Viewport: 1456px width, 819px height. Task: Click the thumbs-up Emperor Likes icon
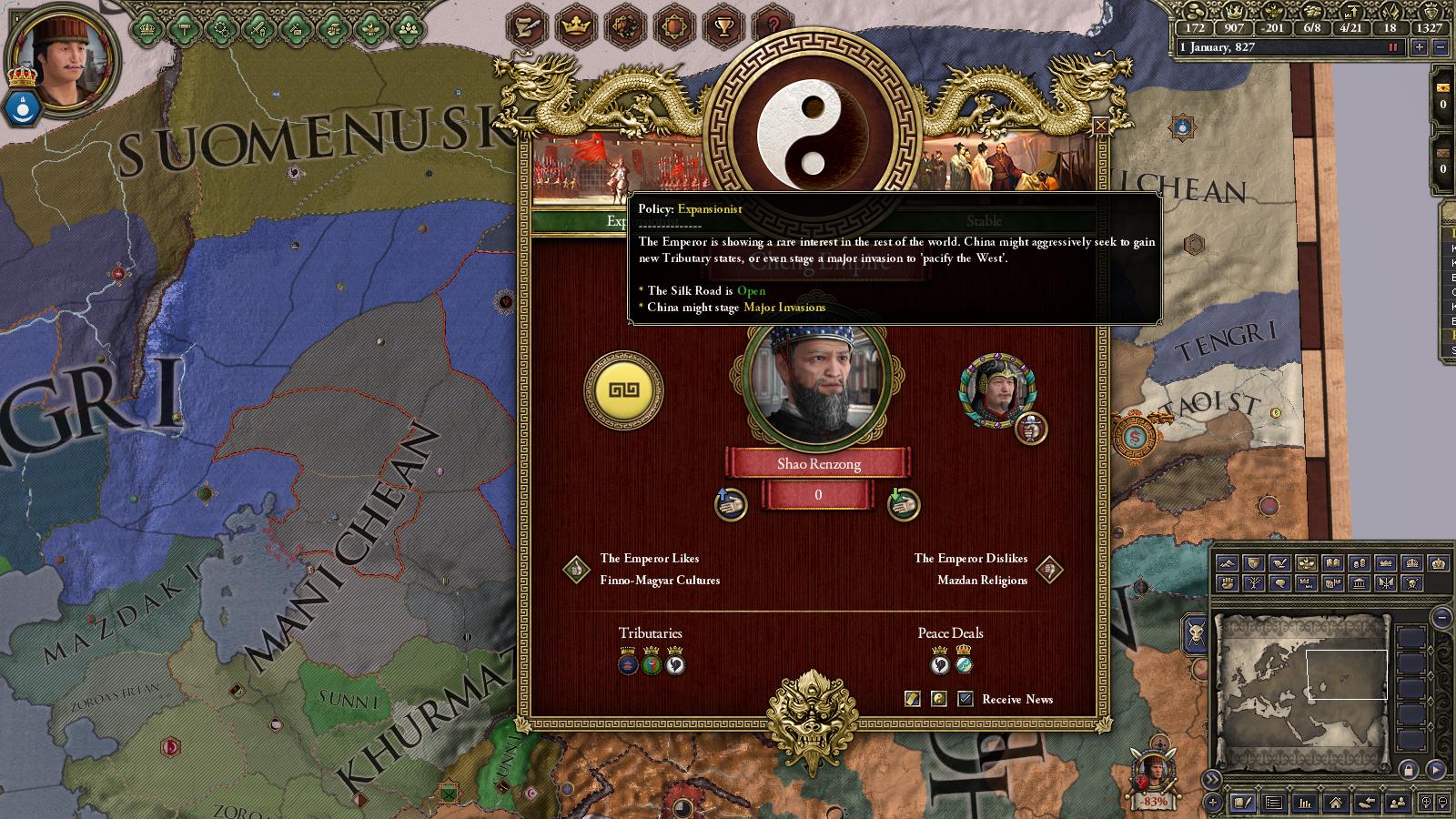click(575, 570)
